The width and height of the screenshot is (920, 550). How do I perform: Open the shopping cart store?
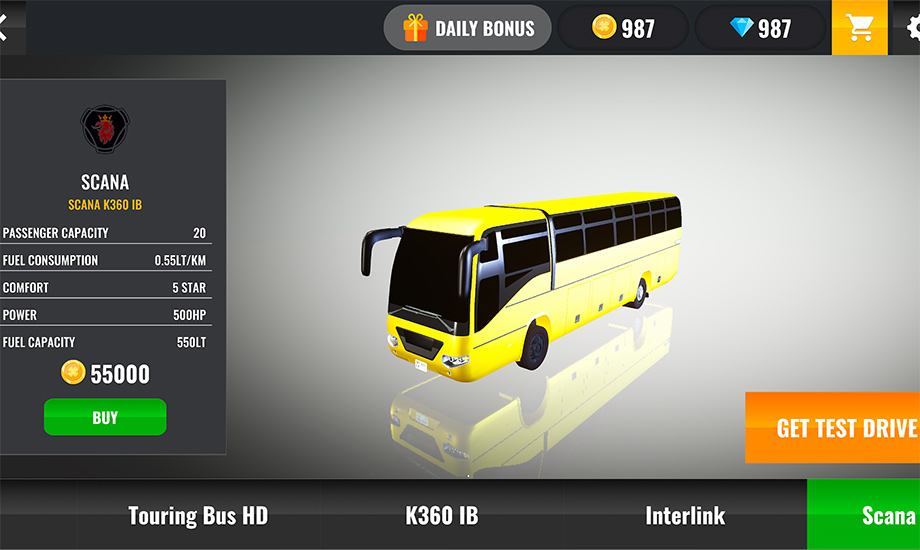[x=859, y=28]
